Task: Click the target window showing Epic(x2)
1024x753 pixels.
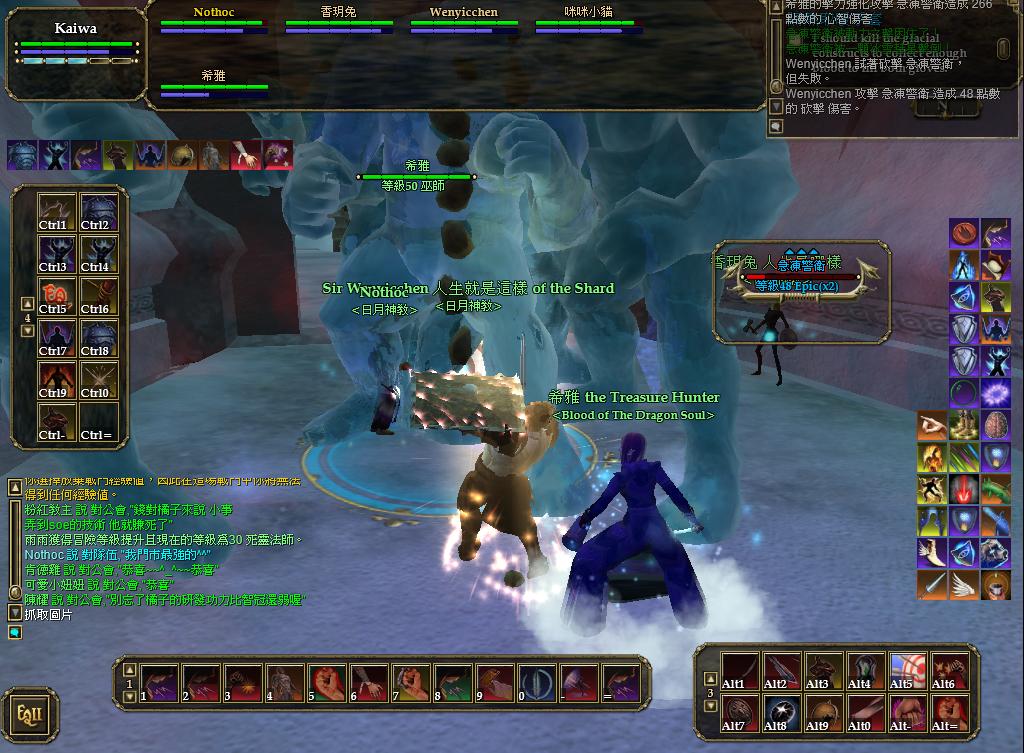Action: point(802,290)
